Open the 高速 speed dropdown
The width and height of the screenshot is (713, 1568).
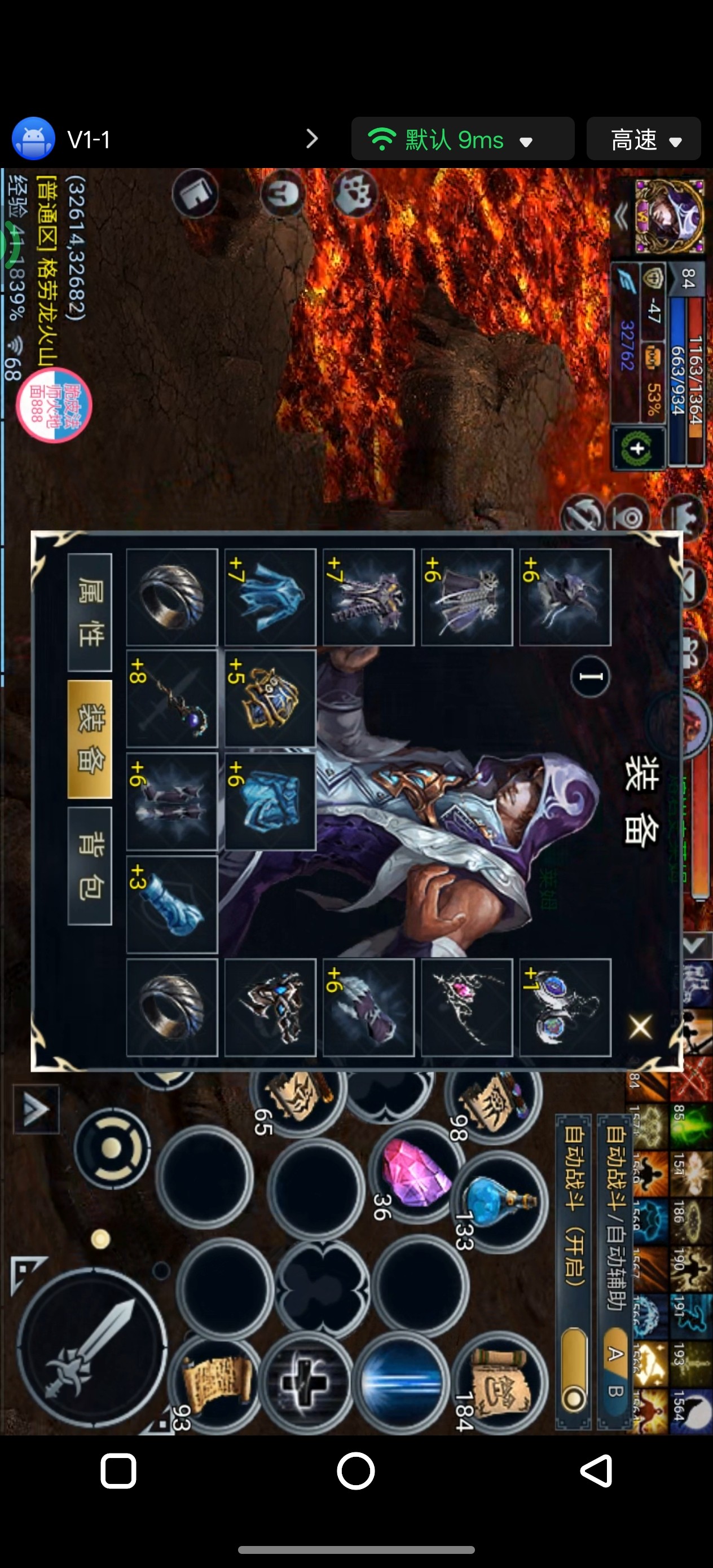644,139
